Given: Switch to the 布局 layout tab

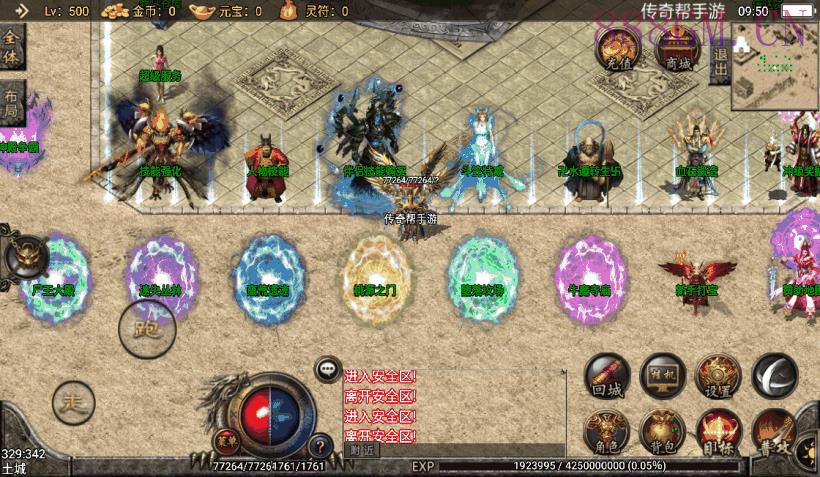Looking at the screenshot, I should click(12, 102).
